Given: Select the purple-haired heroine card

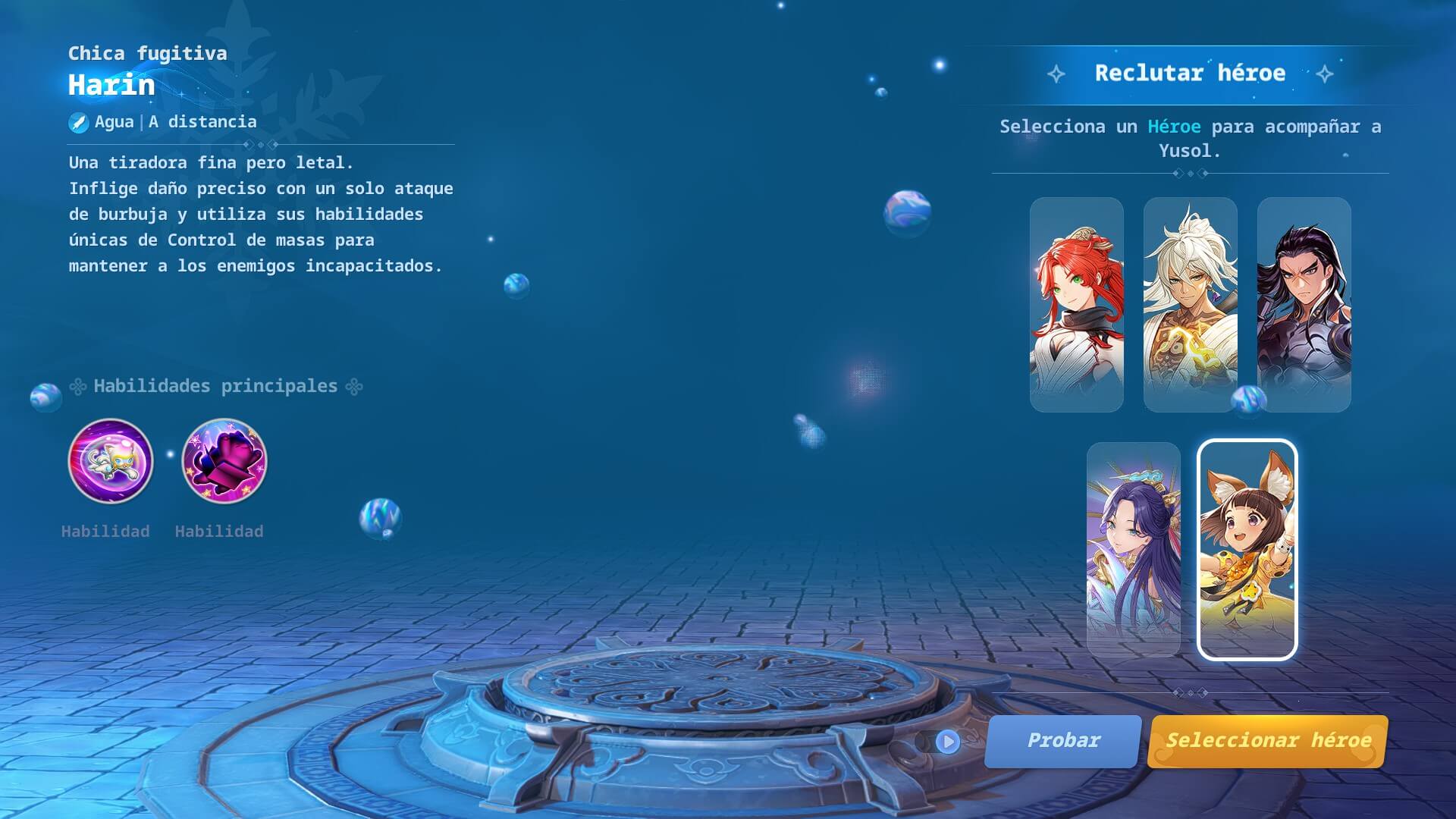Looking at the screenshot, I should pos(1133,549).
